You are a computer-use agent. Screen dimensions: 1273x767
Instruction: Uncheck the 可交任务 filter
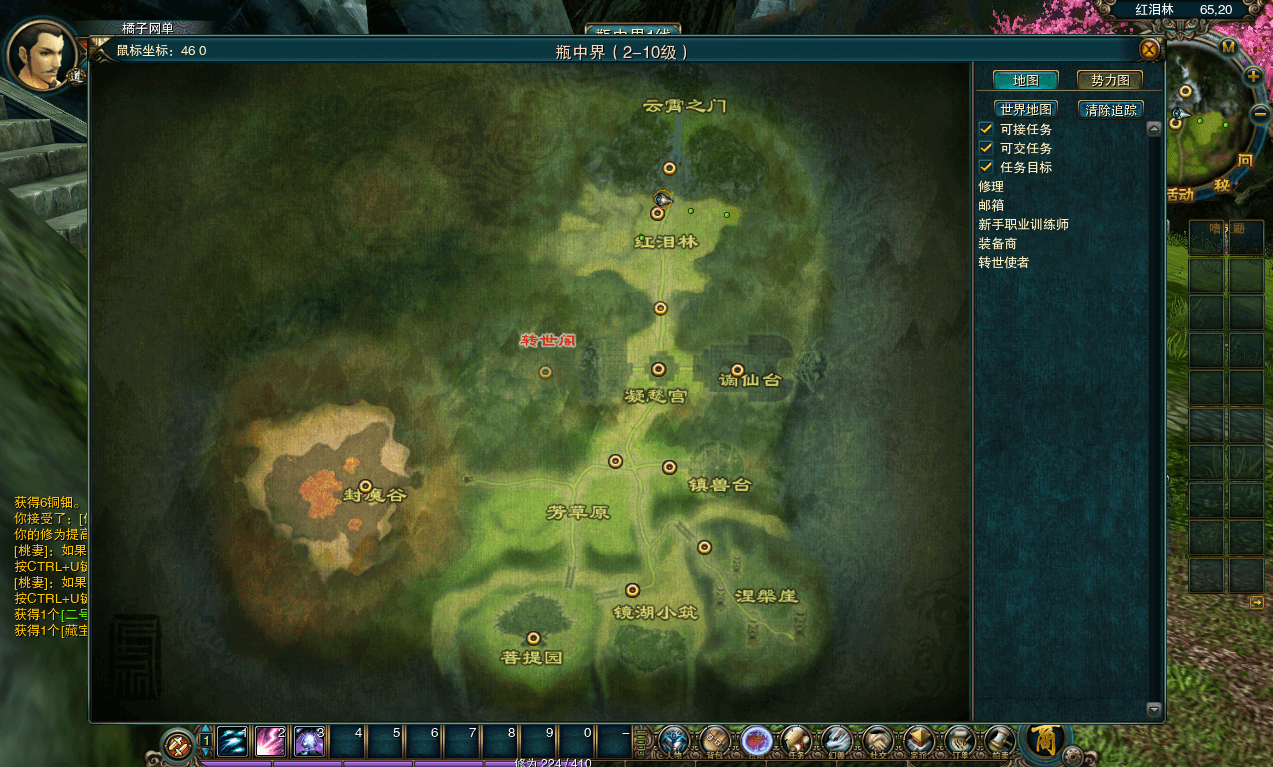[x=986, y=148]
